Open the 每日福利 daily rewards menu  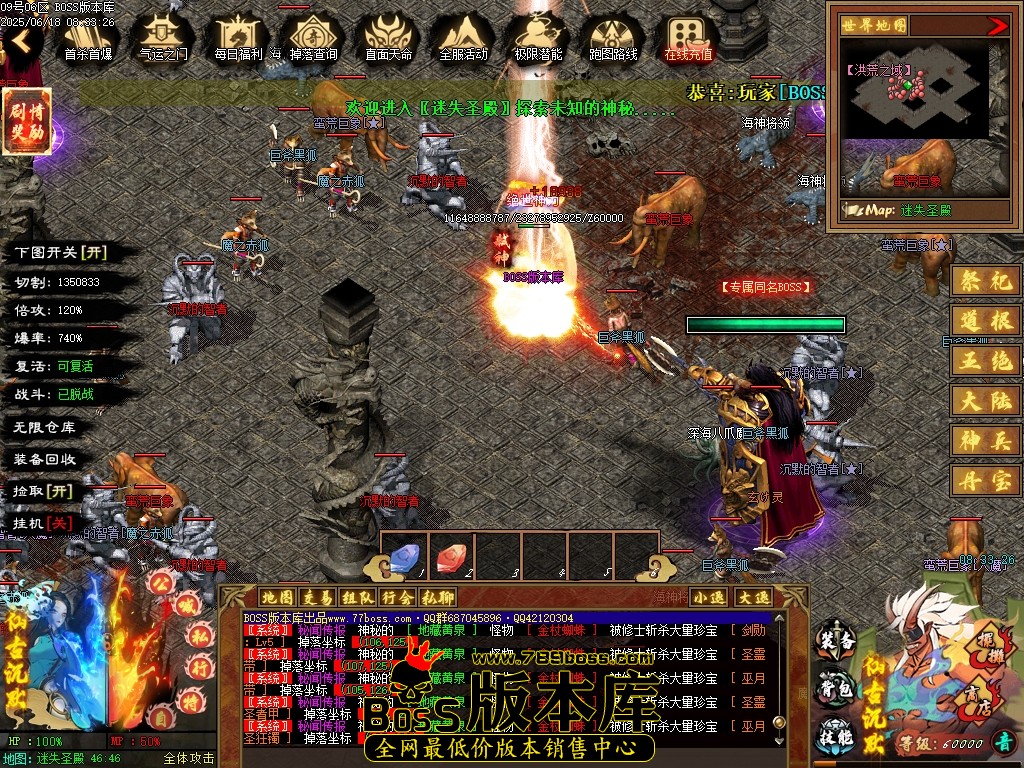point(238,38)
